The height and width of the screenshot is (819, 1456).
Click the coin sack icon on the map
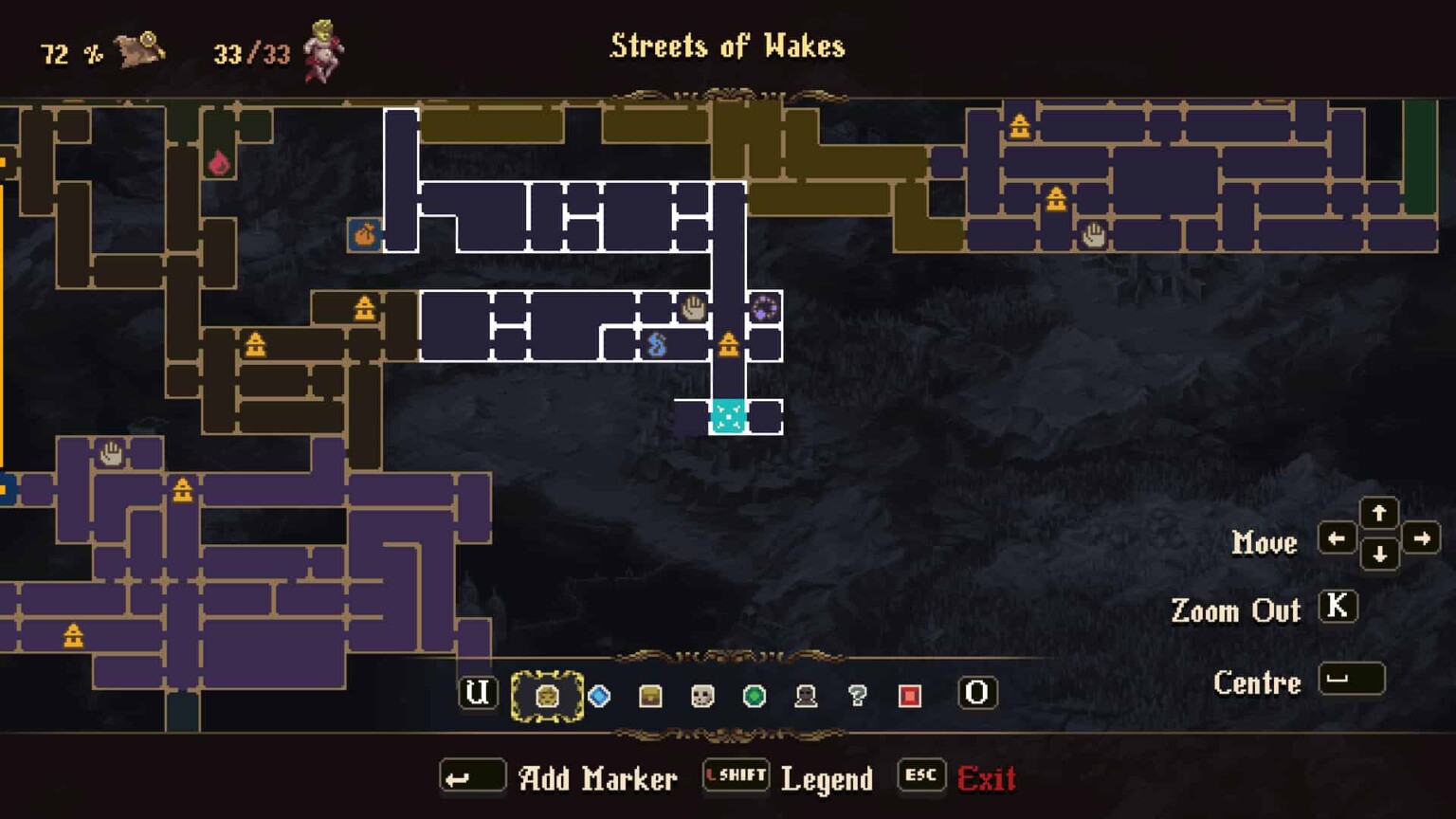coord(365,234)
